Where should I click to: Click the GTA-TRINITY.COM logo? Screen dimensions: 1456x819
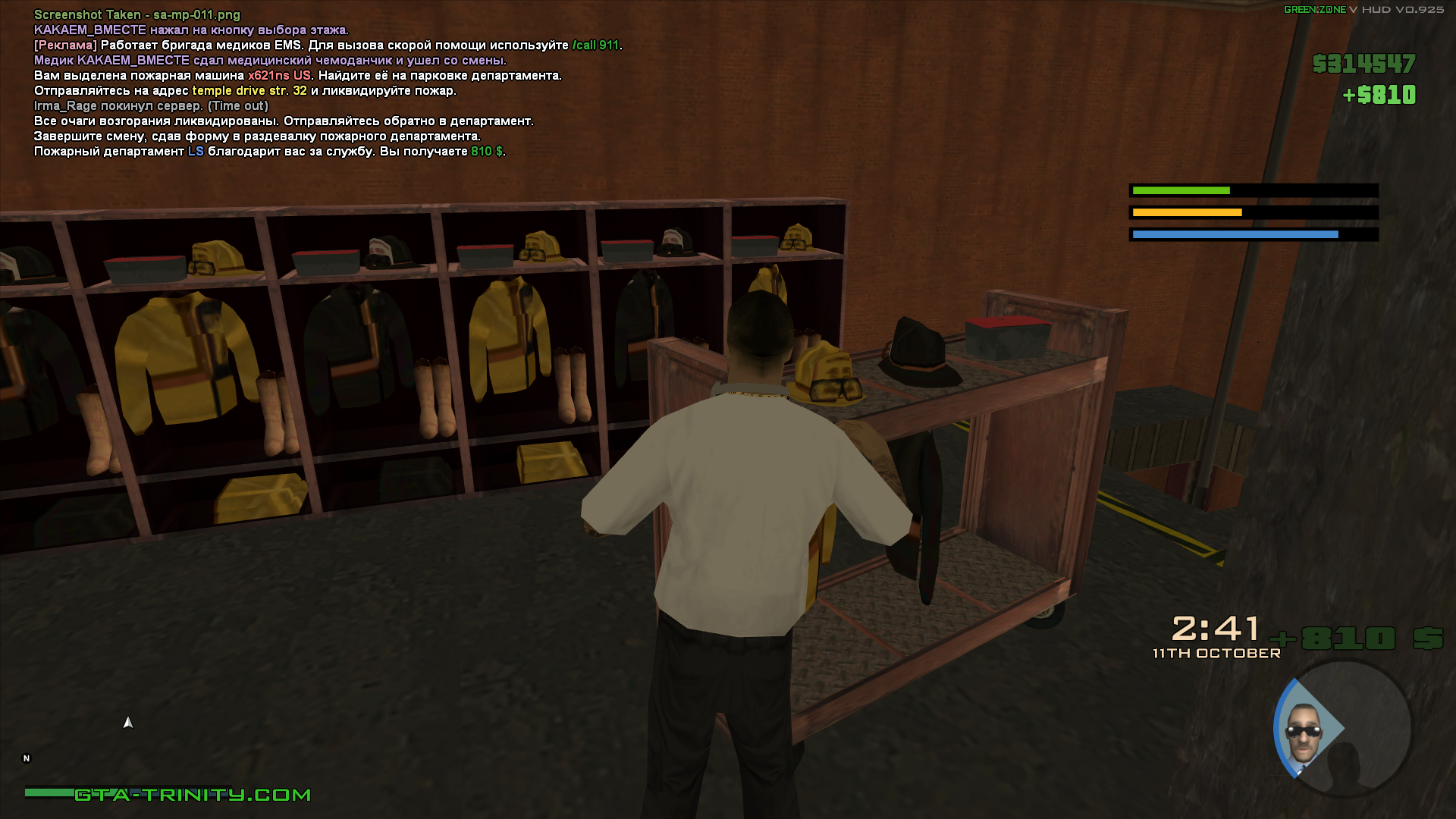193,795
